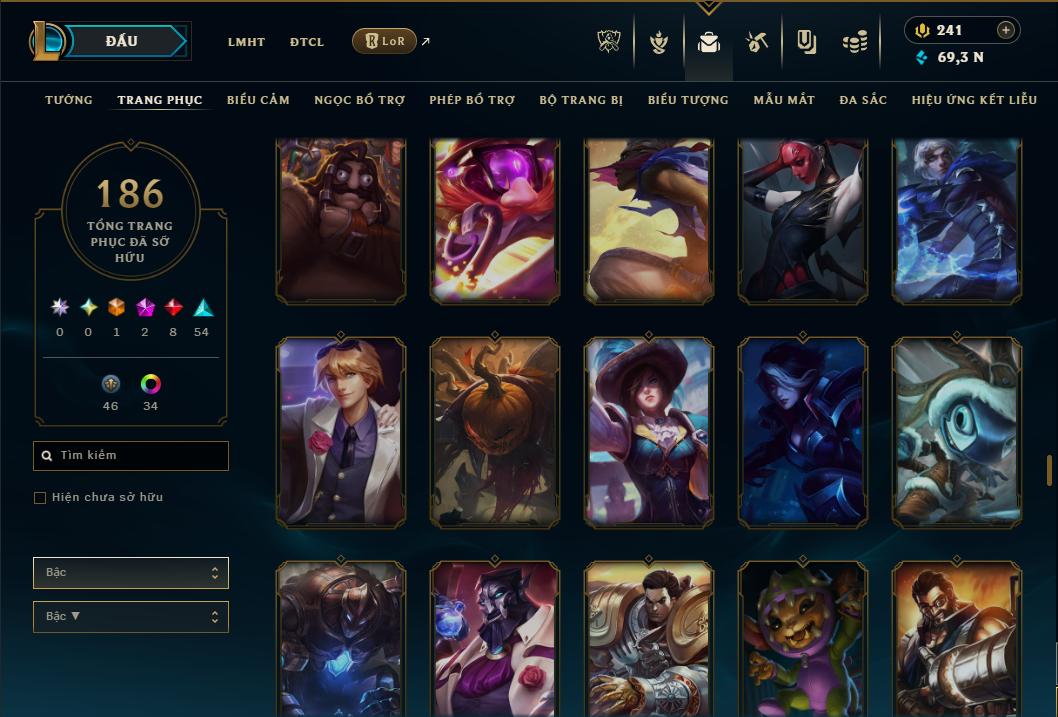The width and height of the screenshot is (1058, 717).
Task: Open the ĐTCL section
Action: coord(307,42)
